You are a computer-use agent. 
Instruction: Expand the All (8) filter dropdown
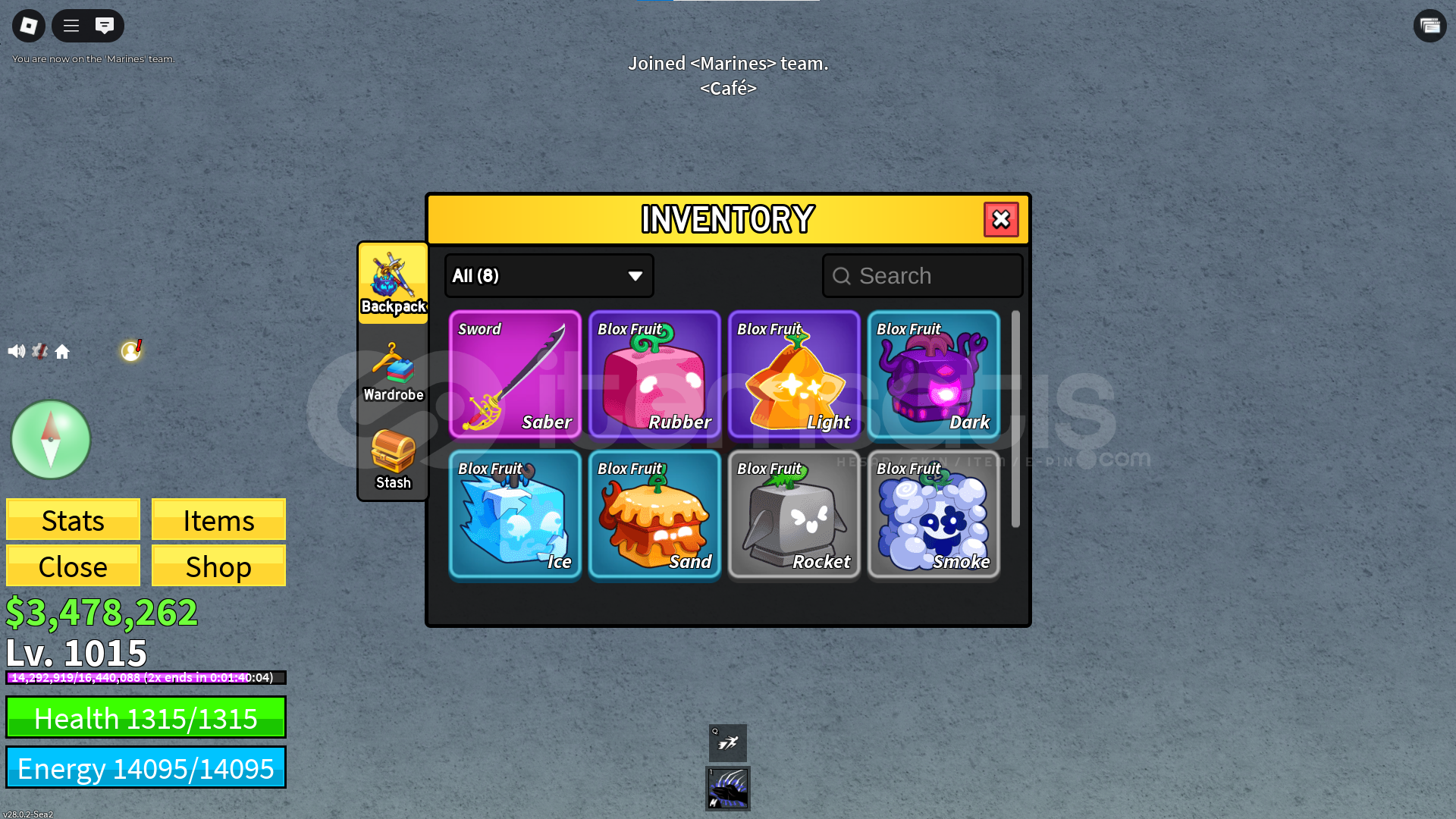pos(548,275)
